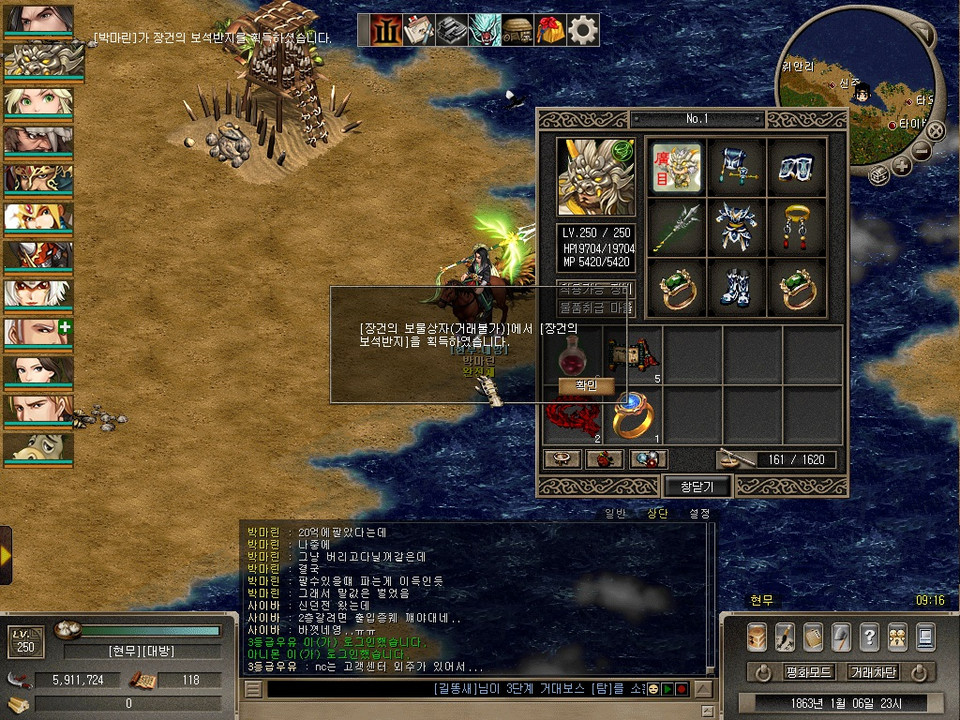Open the question mark help icon
Image resolution: width=960 pixels, height=720 pixels.
869,637
